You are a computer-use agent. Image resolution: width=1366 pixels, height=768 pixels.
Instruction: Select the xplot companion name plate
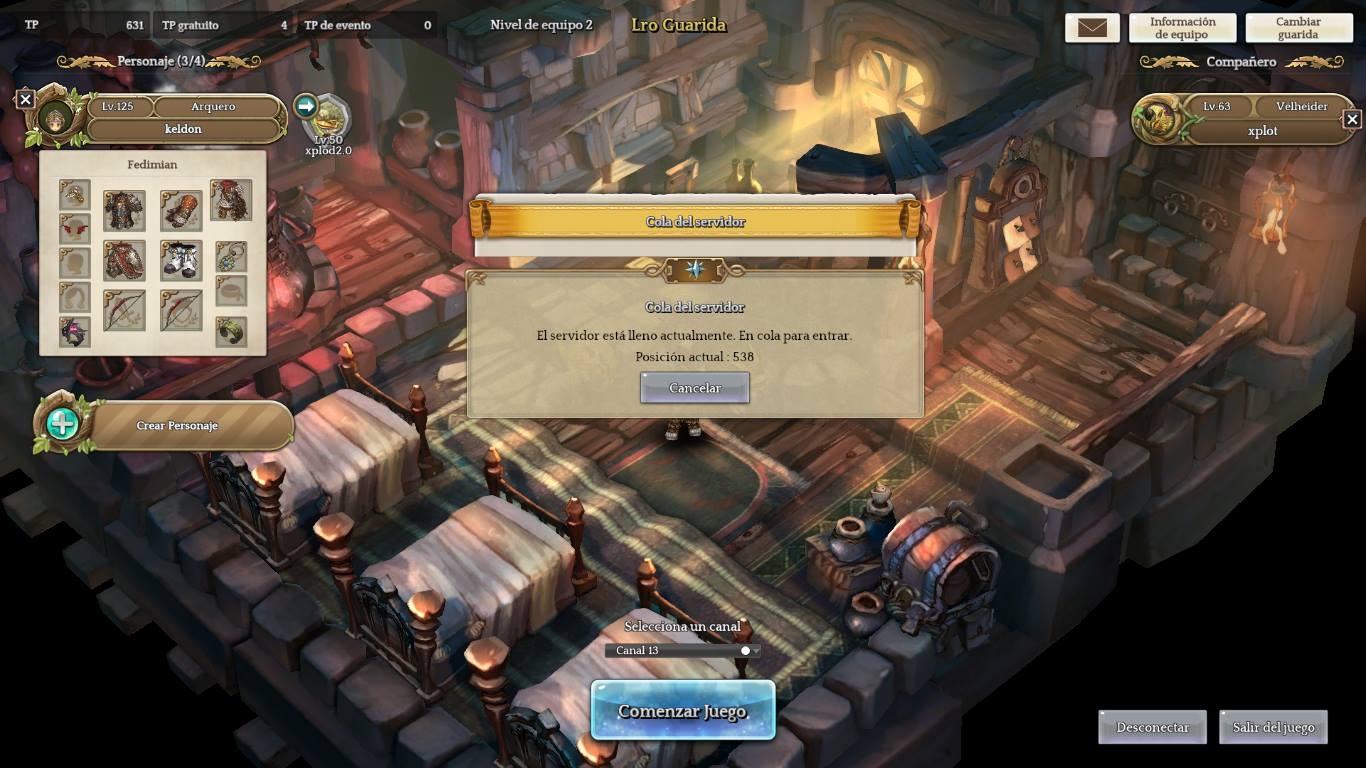click(1262, 131)
